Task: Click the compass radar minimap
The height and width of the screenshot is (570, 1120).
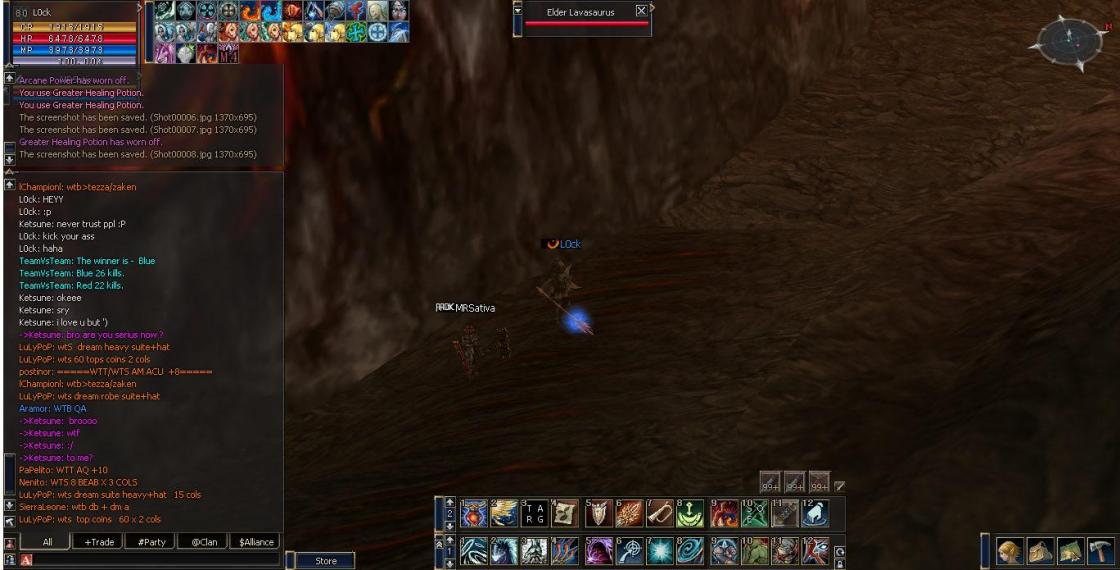Action: pos(1070,40)
